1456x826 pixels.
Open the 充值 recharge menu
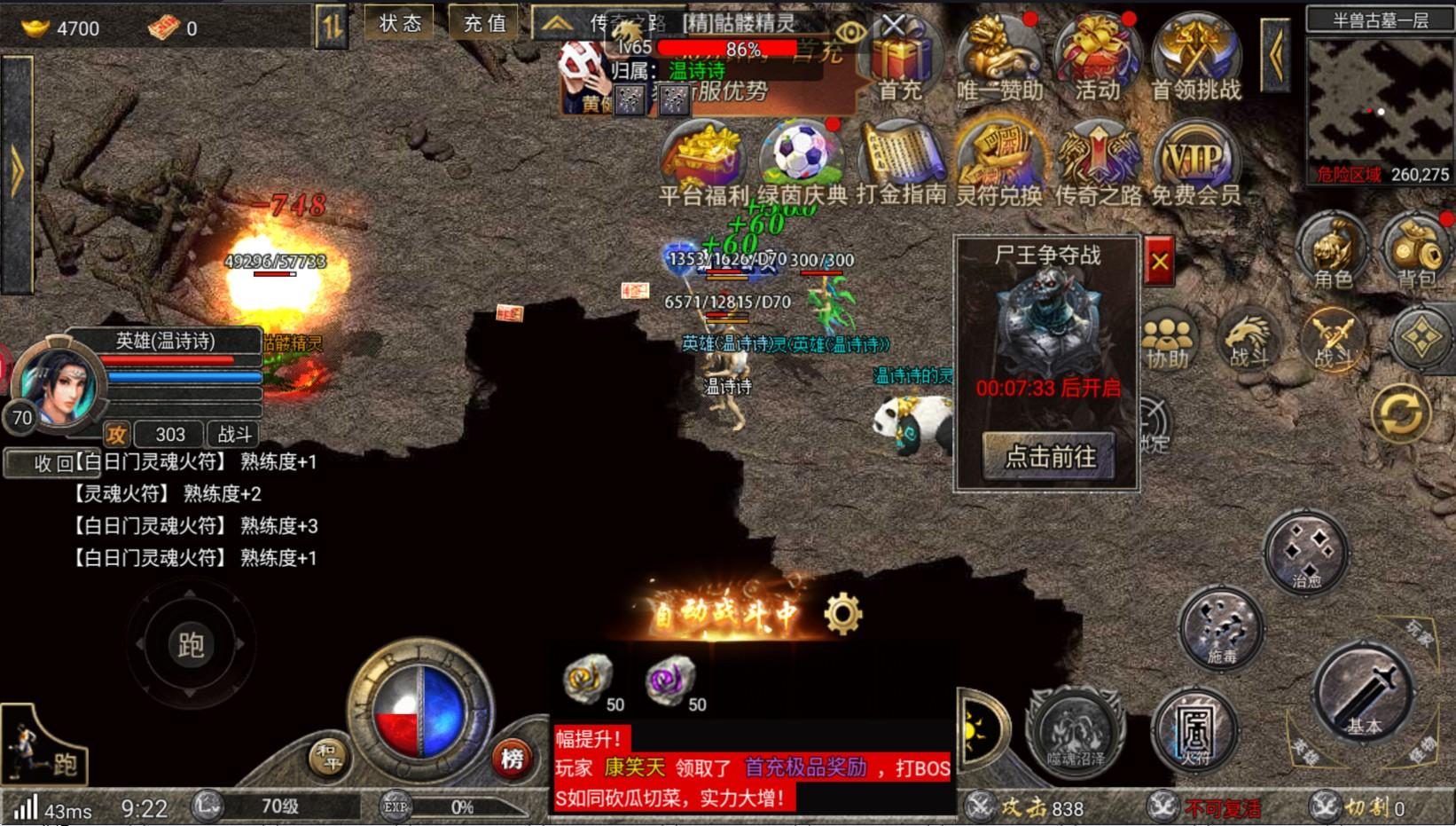(483, 24)
